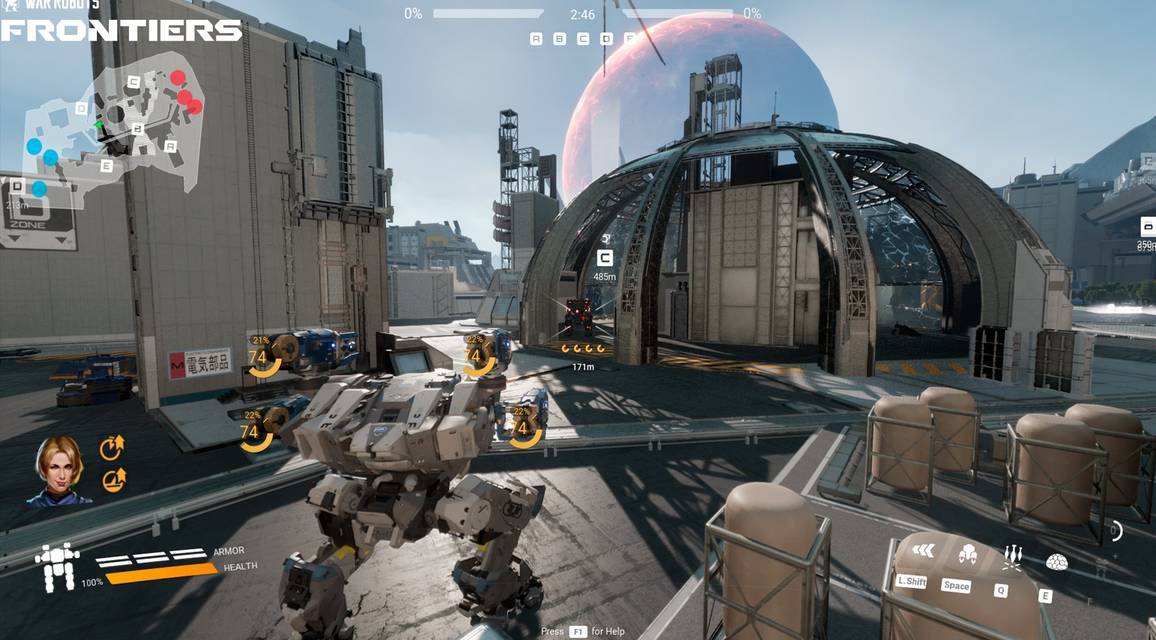Click the mech body status icon

pos(57,568)
